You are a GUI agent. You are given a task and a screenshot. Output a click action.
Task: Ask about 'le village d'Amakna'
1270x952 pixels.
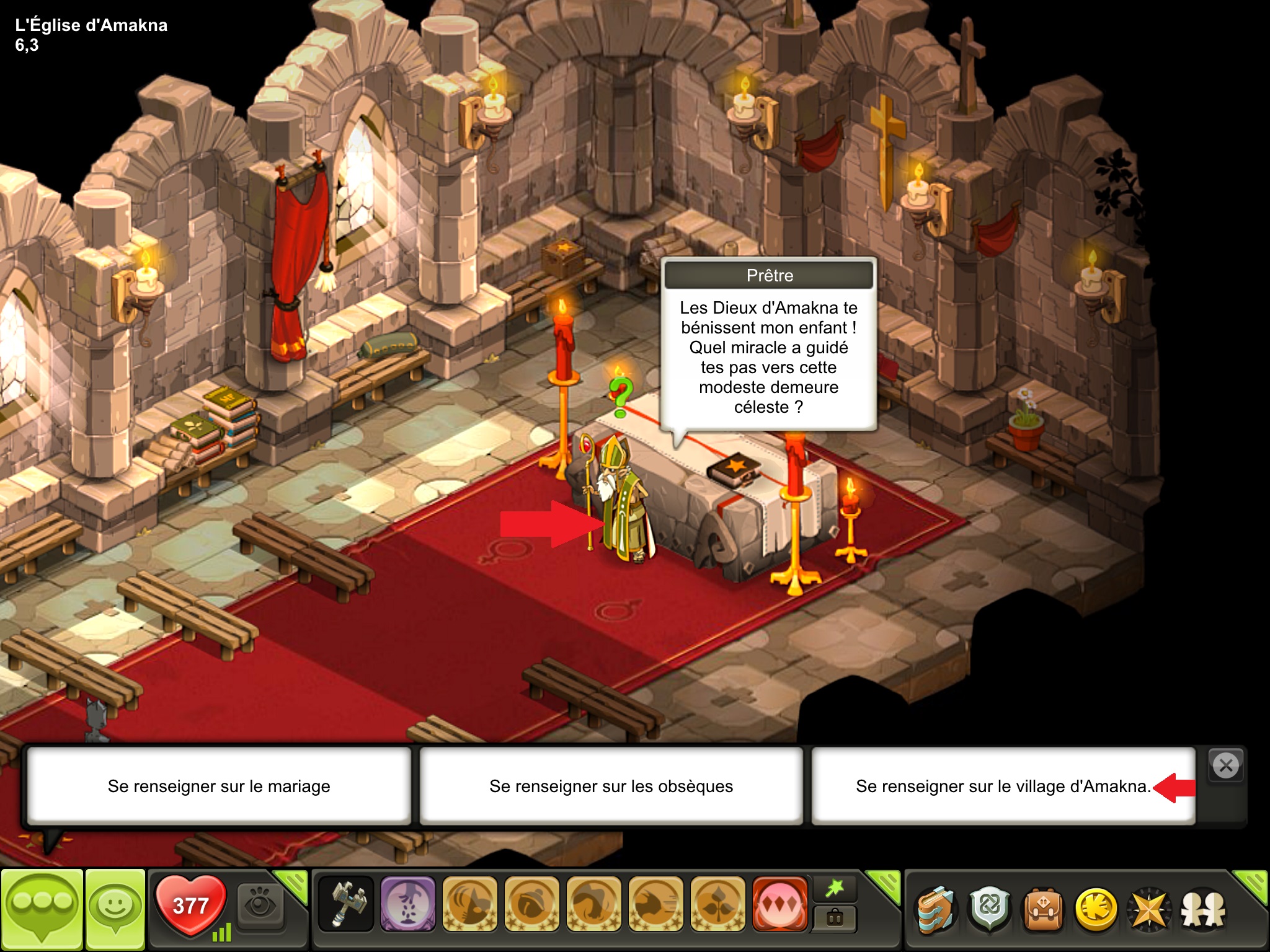click(1003, 786)
